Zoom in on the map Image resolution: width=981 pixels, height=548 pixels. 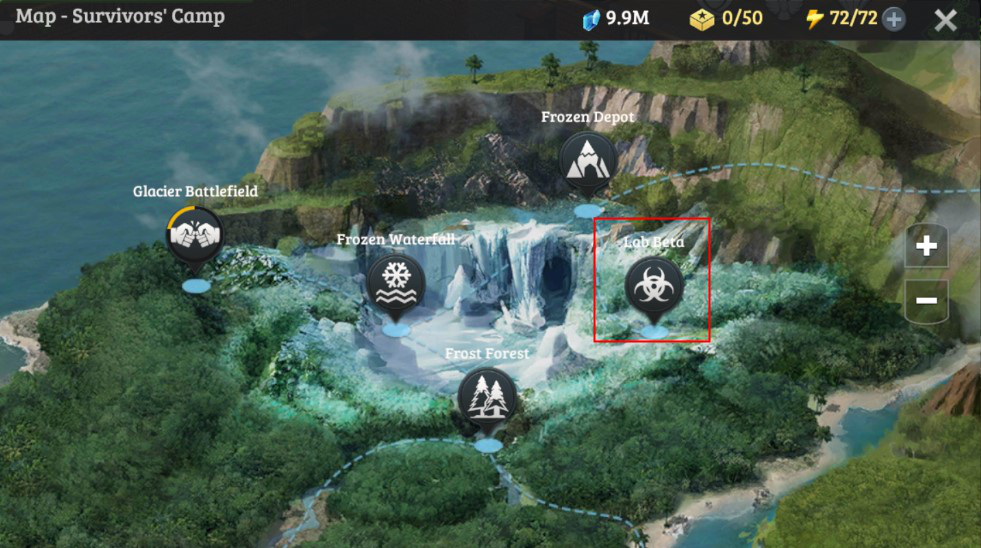pyautogui.click(x=926, y=246)
